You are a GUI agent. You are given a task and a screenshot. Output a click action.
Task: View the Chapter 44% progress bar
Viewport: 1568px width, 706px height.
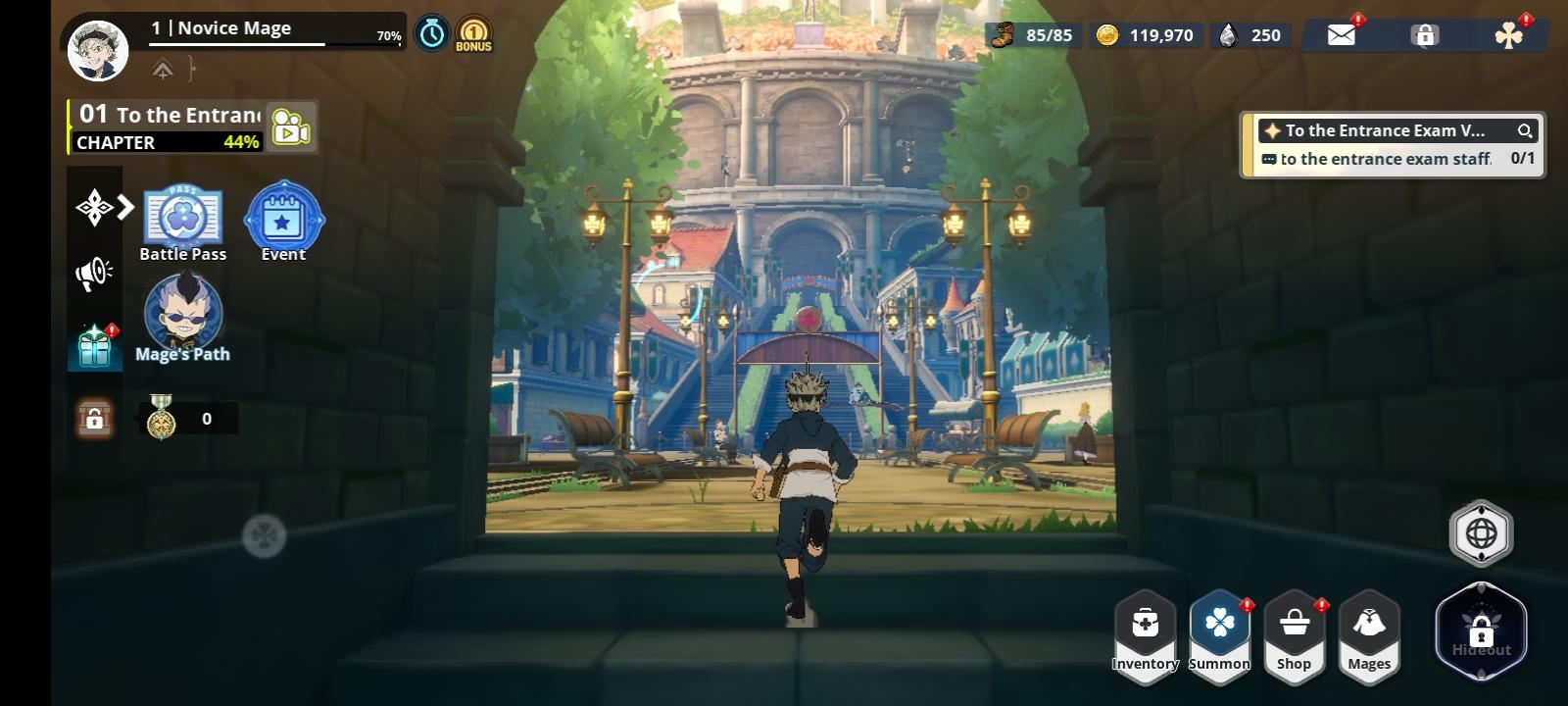(165, 142)
